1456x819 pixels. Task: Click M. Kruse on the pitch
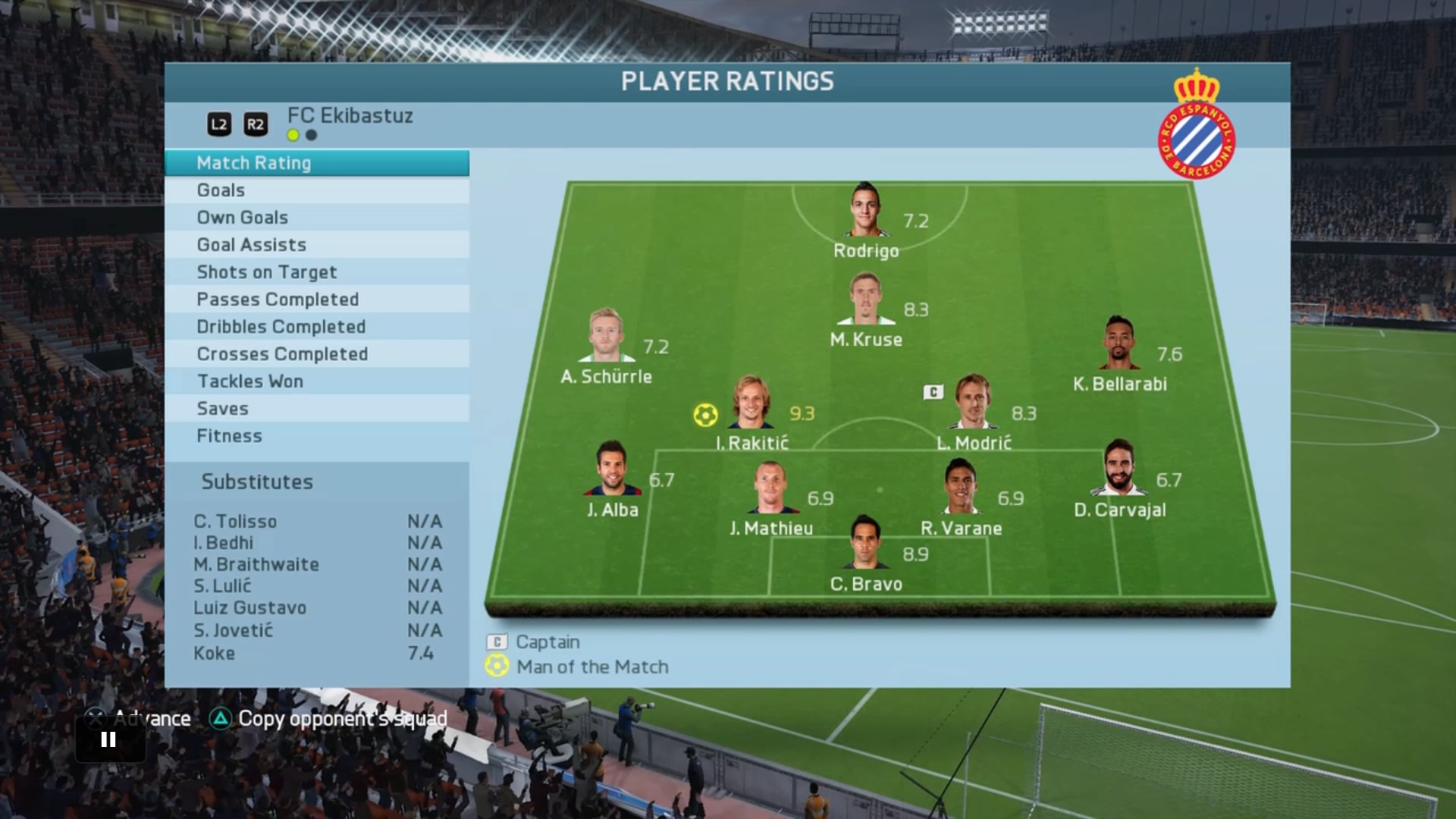point(866,300)
